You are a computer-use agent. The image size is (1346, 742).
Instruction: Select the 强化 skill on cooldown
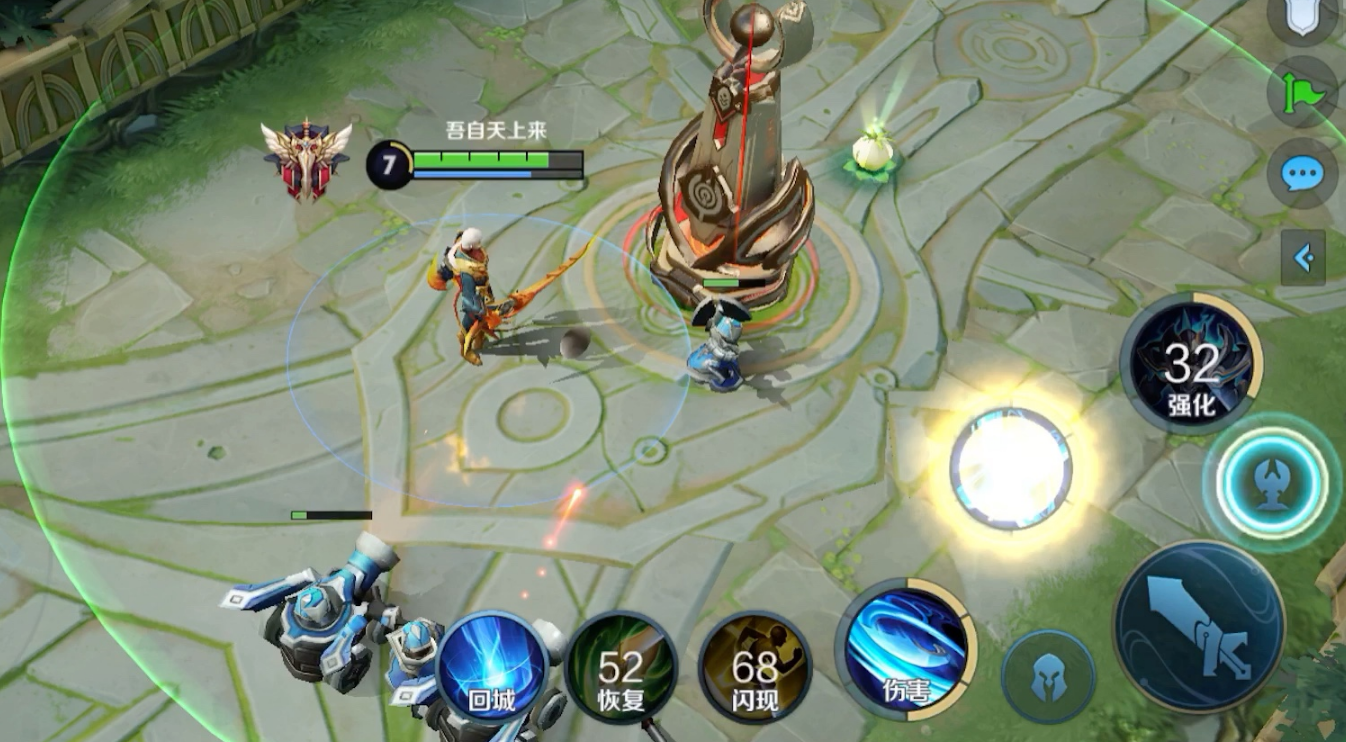click(1191, 364)
